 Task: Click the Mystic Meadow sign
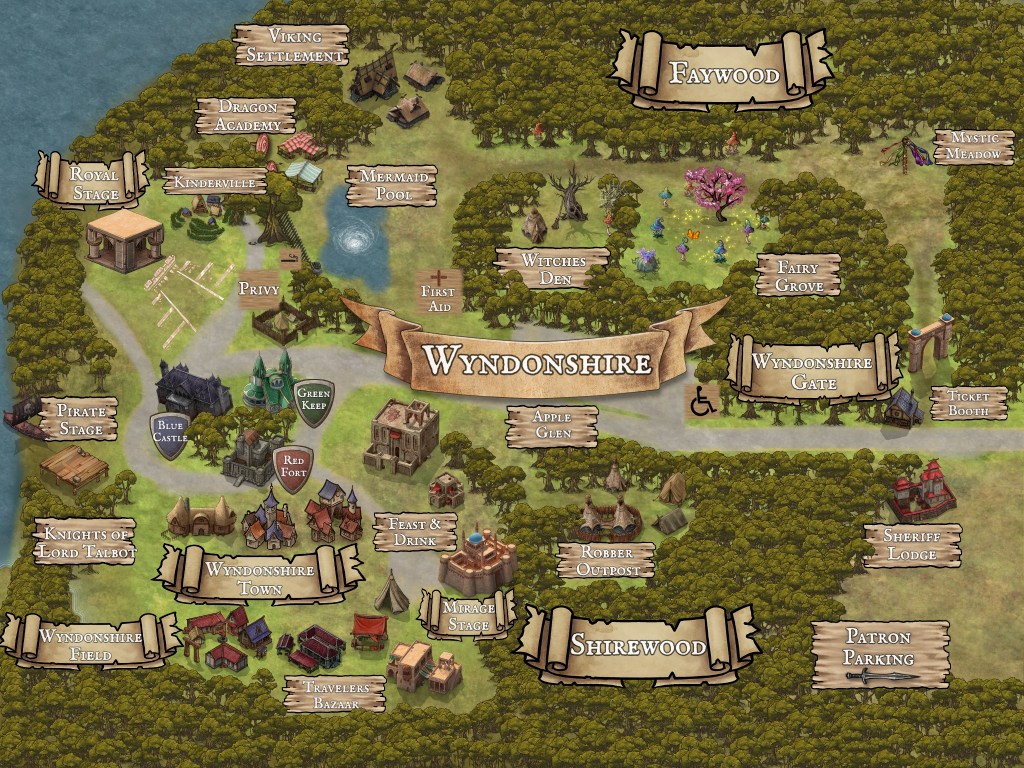tap(975, 147)
